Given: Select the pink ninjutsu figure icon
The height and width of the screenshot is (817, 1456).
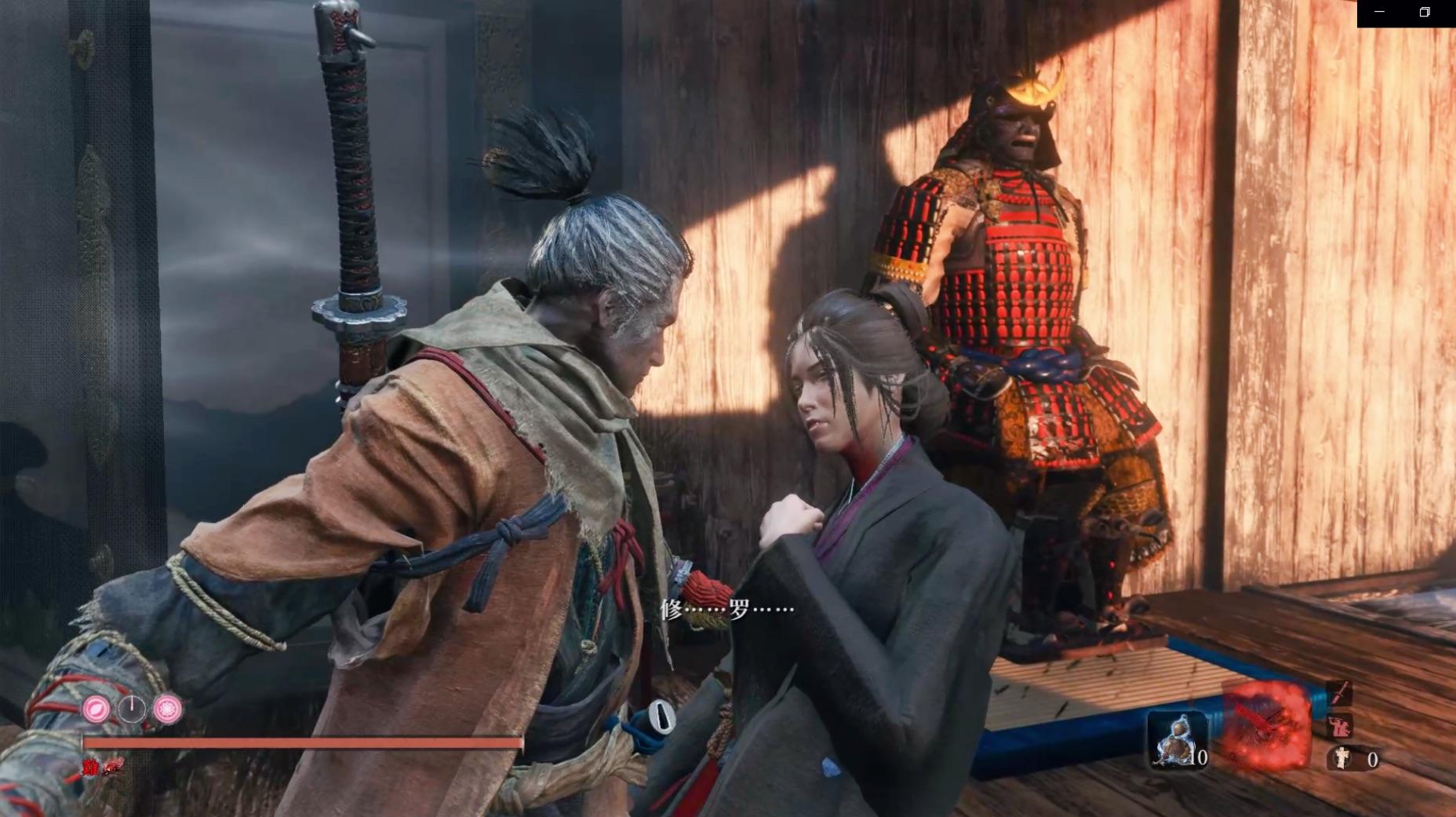Looking at the screenshot, I should click(1338, 726).
